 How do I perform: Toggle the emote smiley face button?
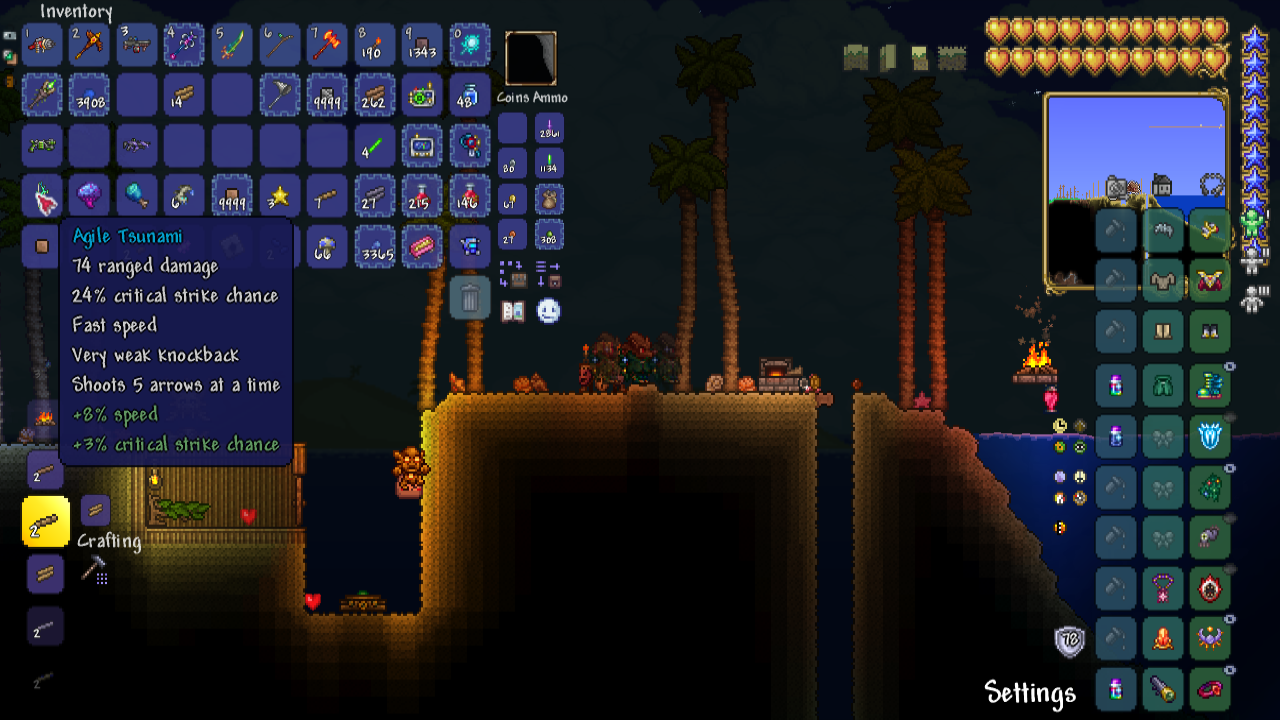pos(548,311)
